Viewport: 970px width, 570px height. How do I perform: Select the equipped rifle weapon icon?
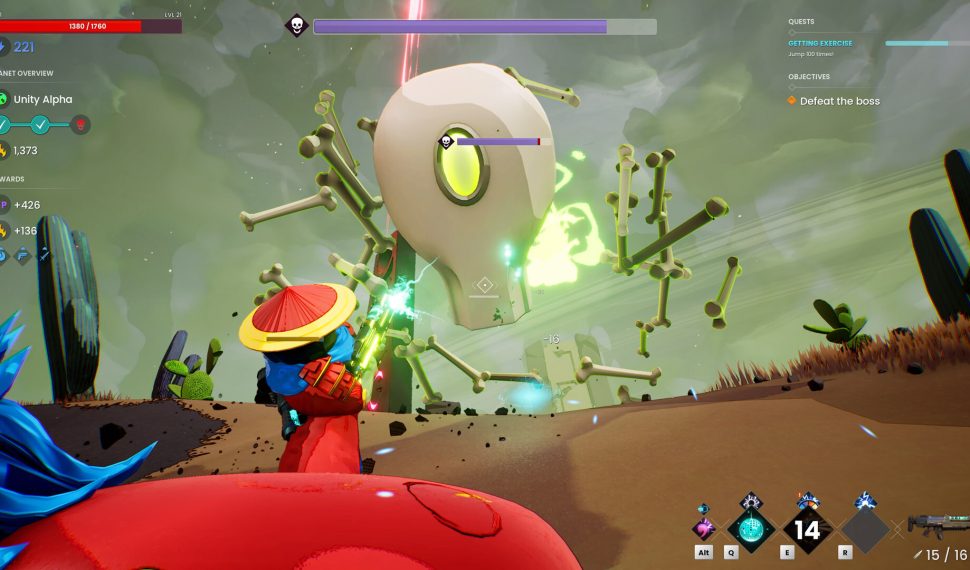tap(936, 523)
